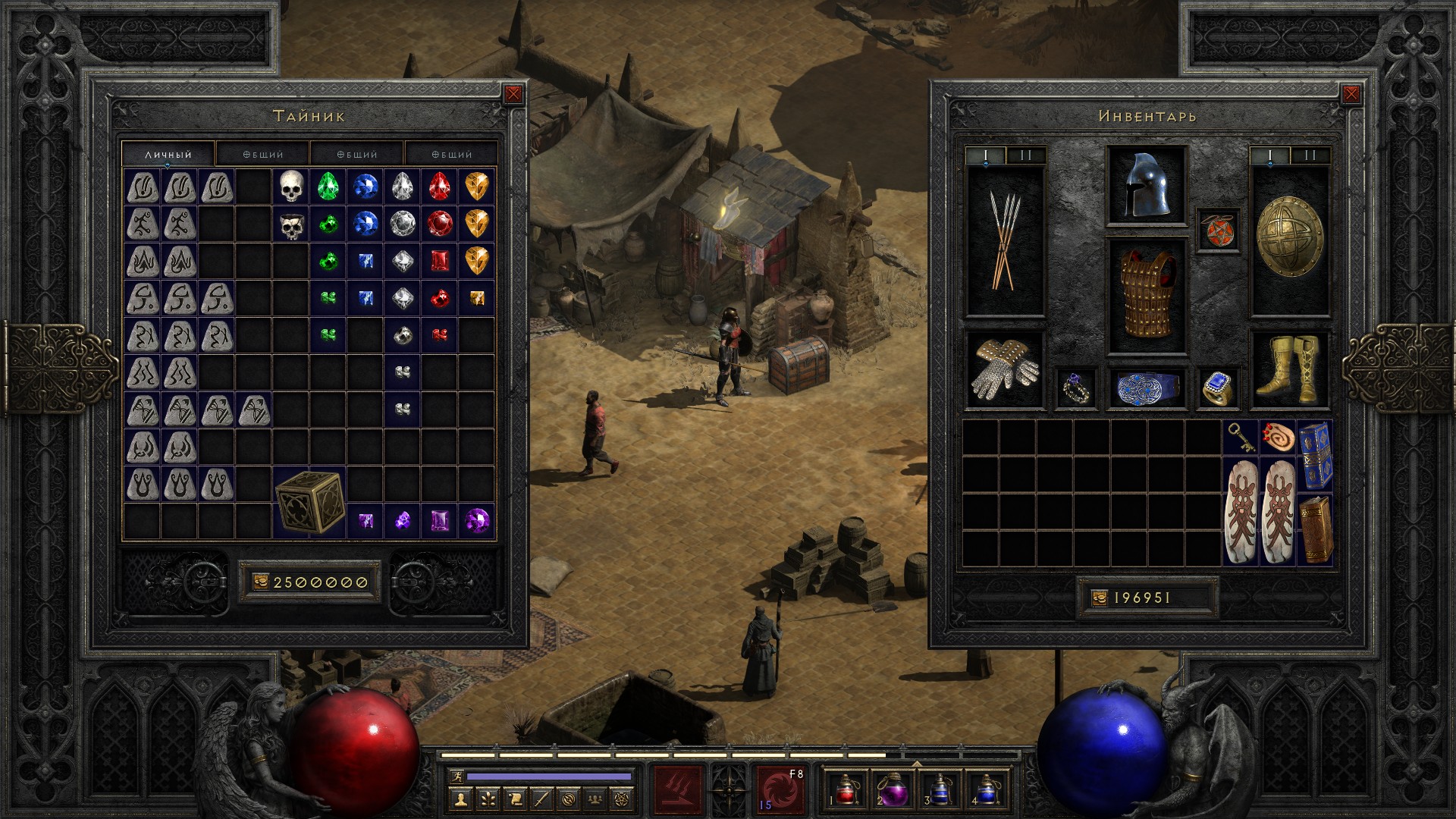Select the brown tome in inventory
The image size is (1456, 819).
coord(1315,529)
